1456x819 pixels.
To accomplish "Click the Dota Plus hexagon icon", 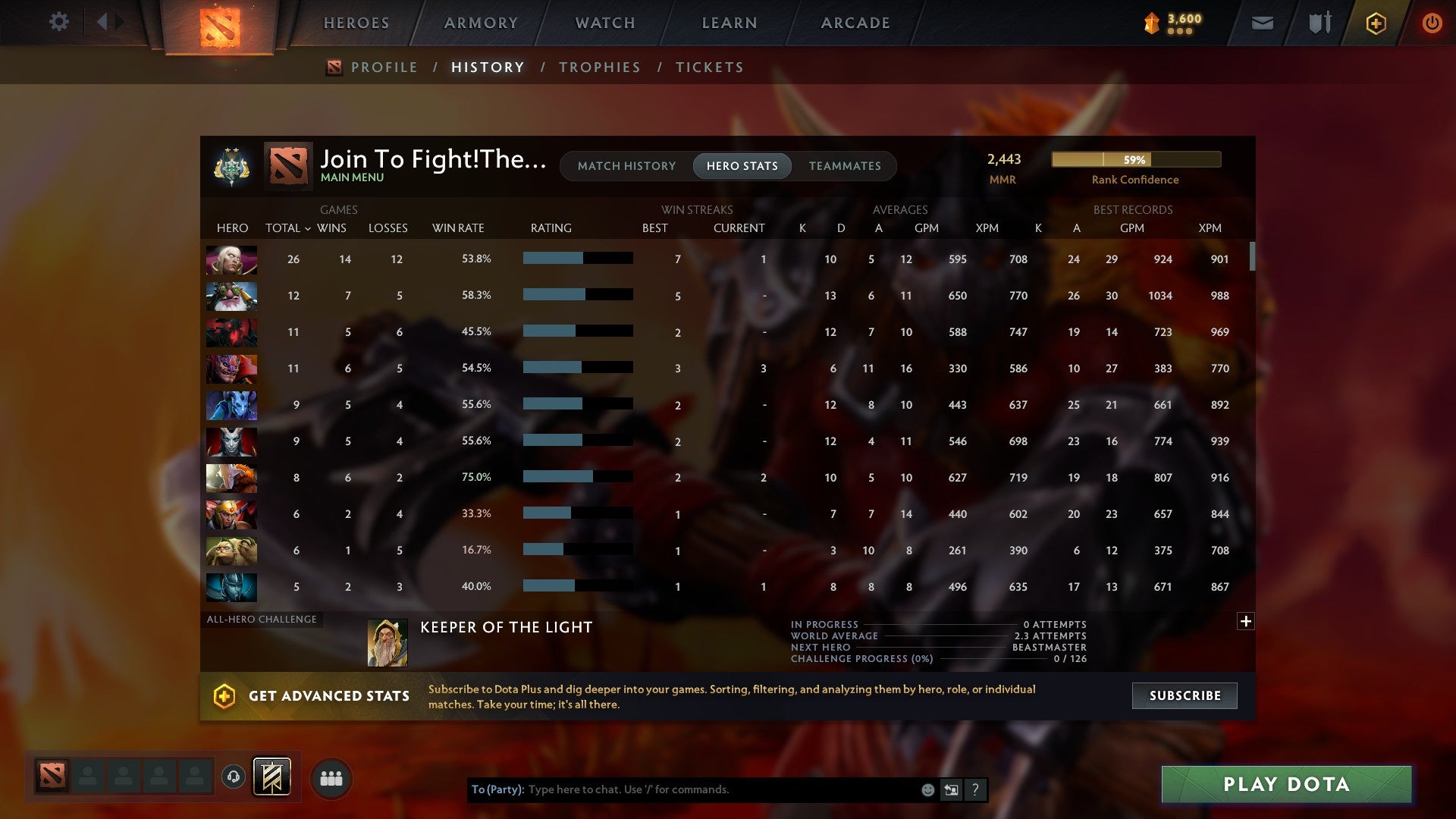I will tap(1376, 23).
